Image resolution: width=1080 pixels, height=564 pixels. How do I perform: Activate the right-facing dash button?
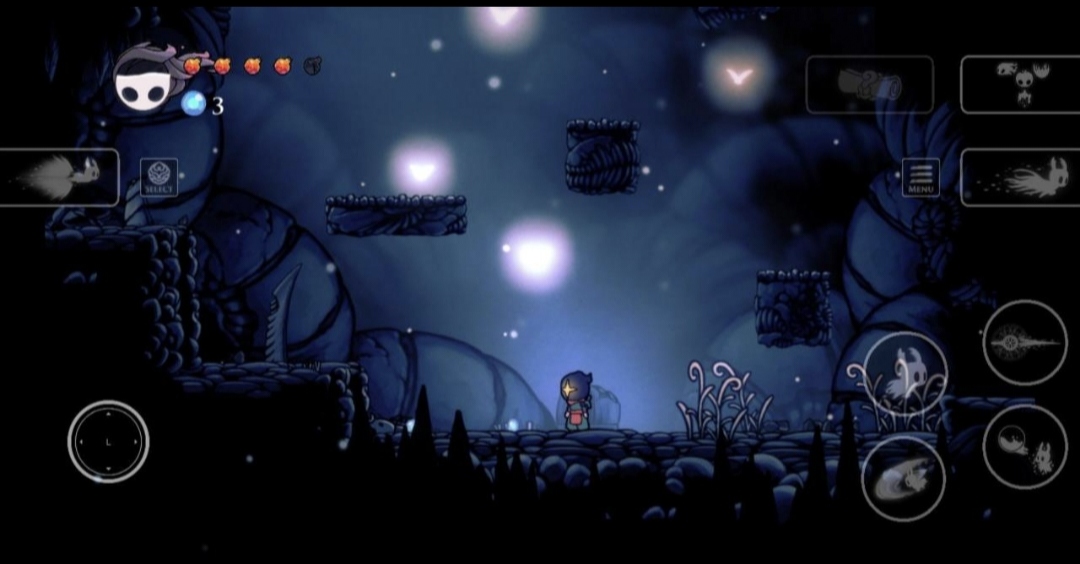tap(1019, 177)
